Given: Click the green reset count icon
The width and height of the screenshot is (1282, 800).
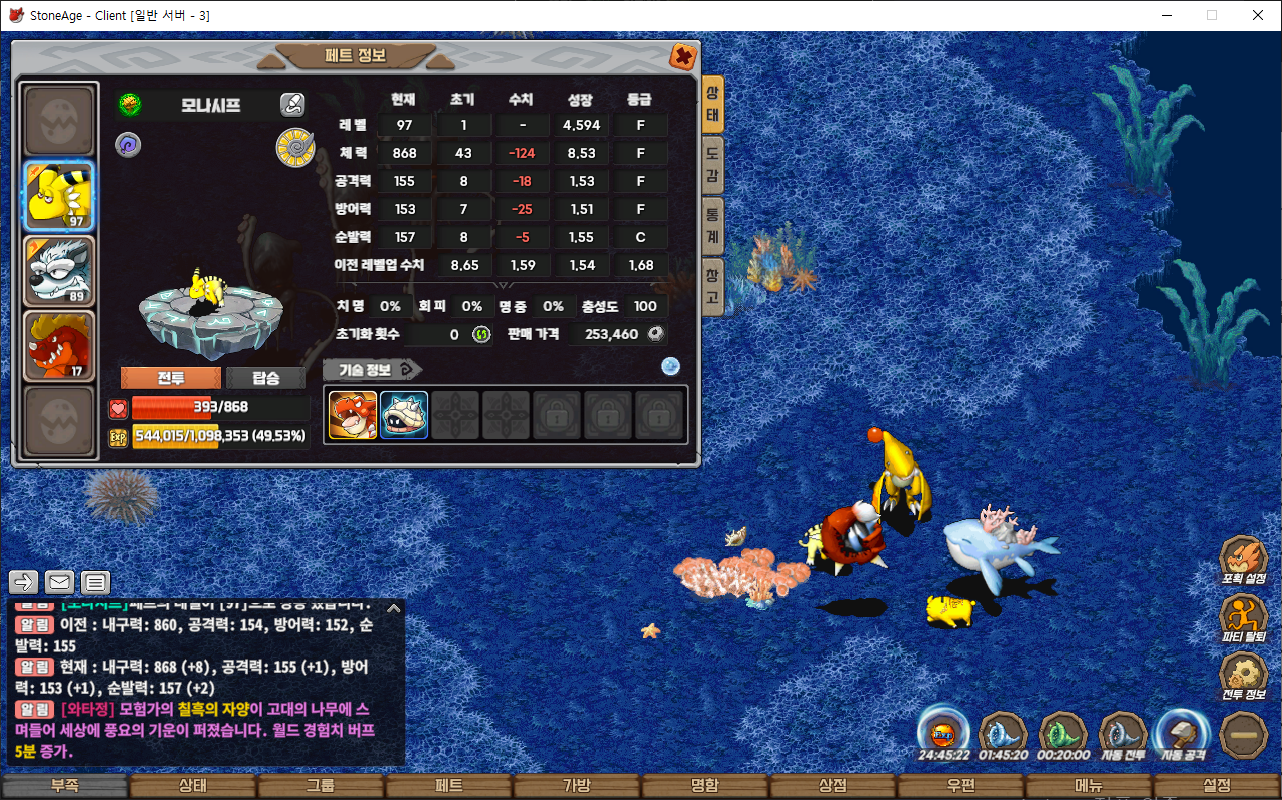Looking at the screenshot, I should (481, 334).
